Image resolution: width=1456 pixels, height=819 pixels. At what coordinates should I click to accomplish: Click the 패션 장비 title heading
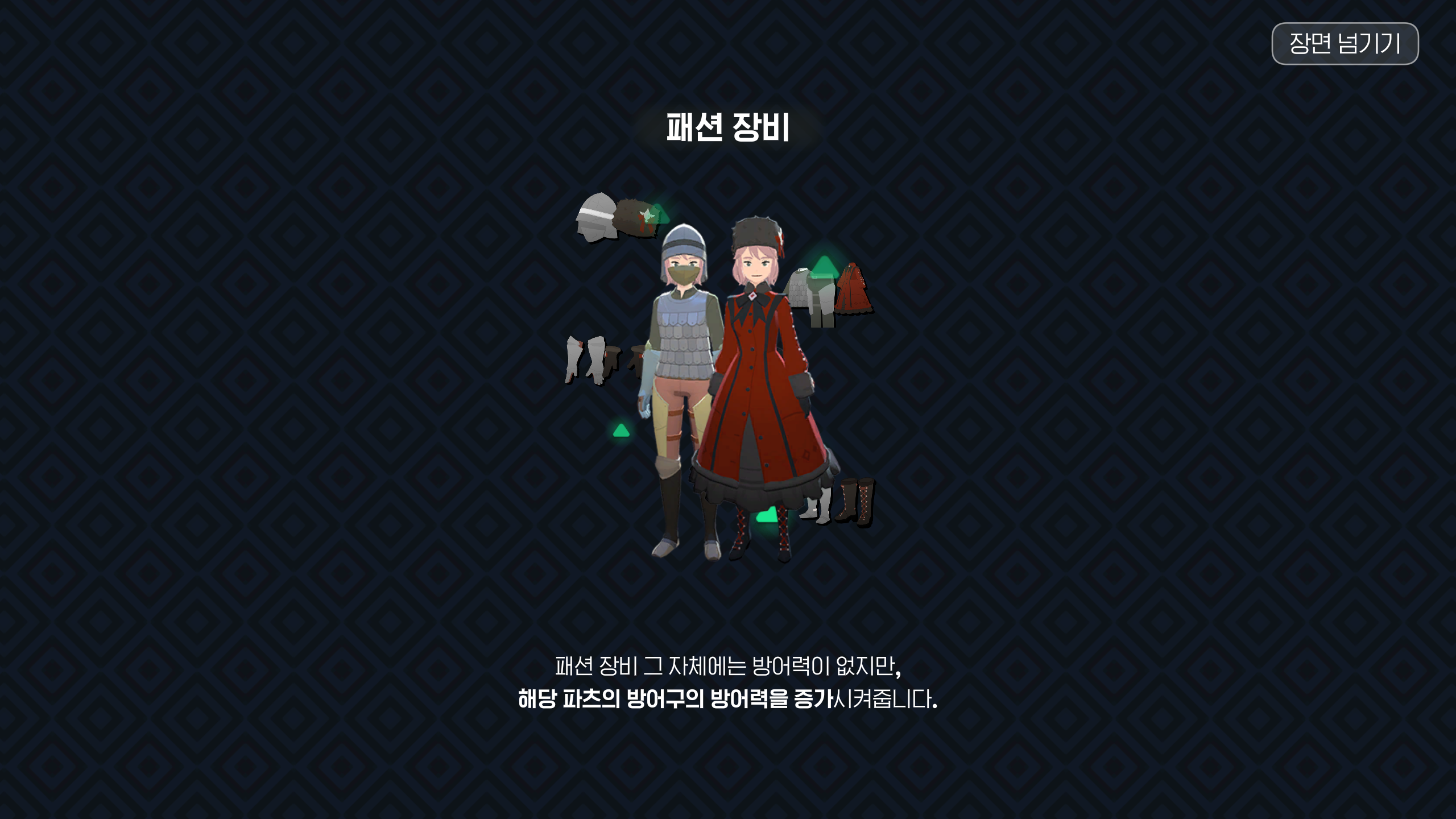[x=729, y=129]
